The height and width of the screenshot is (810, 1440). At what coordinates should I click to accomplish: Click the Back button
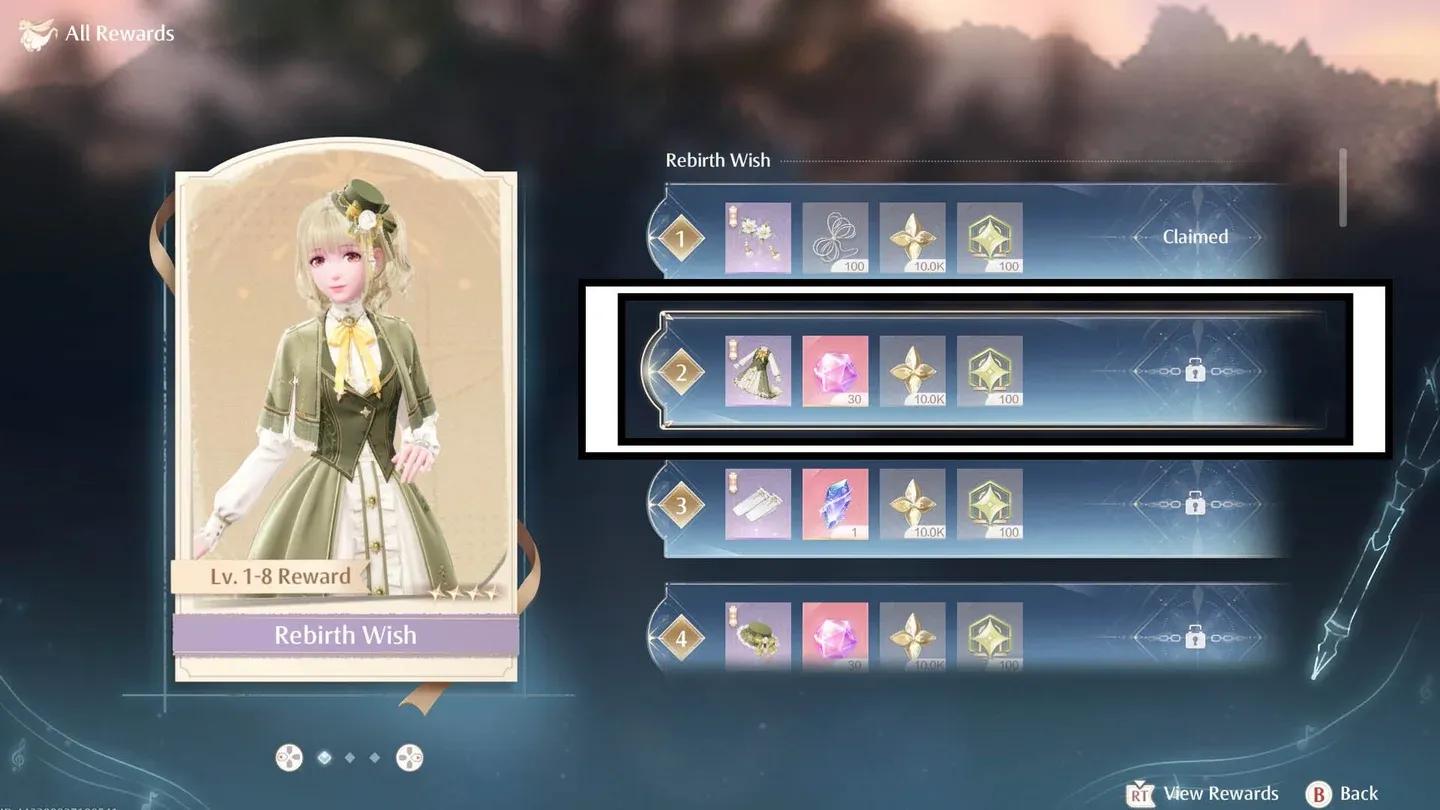point(1342,793)
